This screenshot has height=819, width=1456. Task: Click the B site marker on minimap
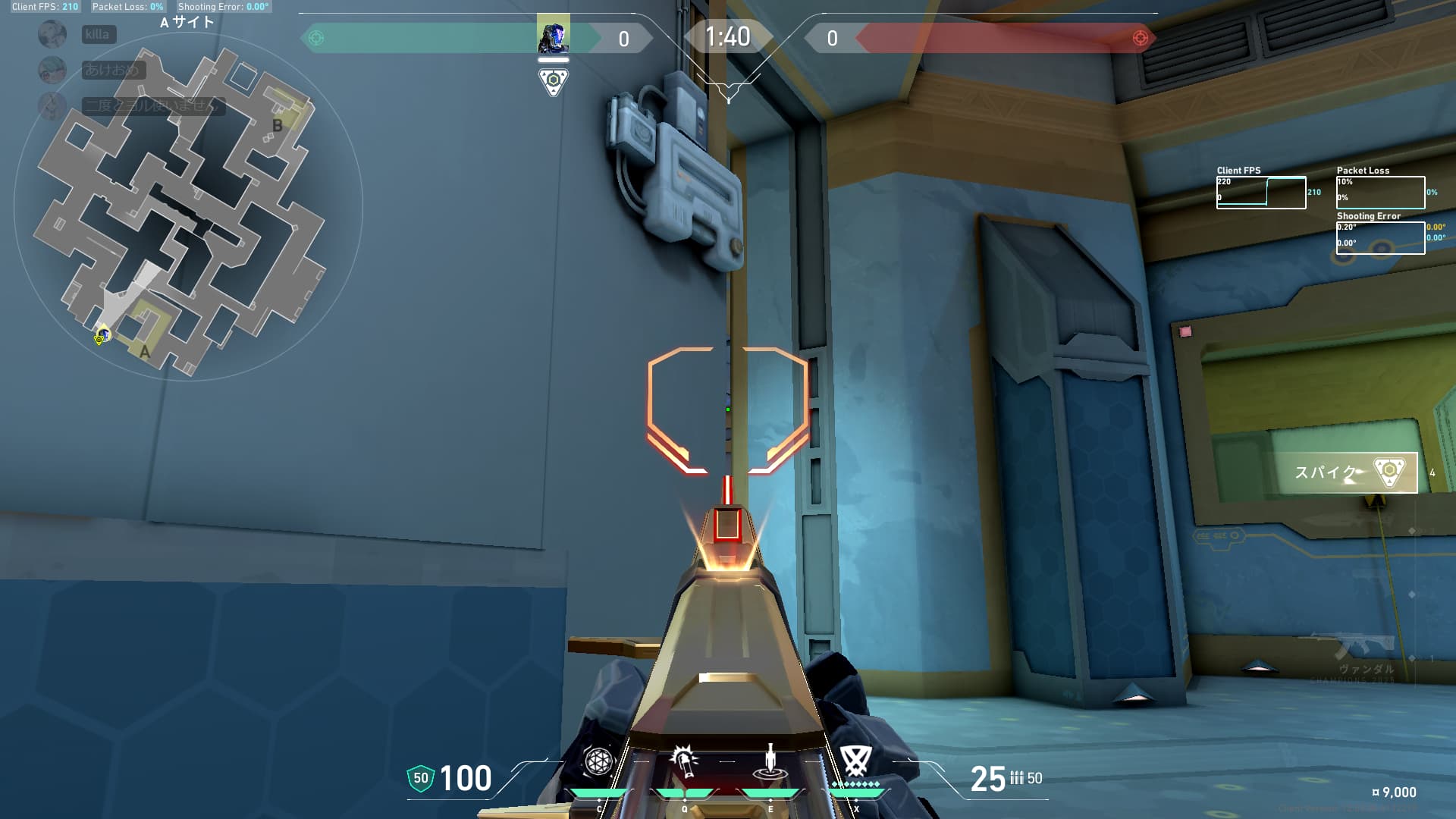278,126
